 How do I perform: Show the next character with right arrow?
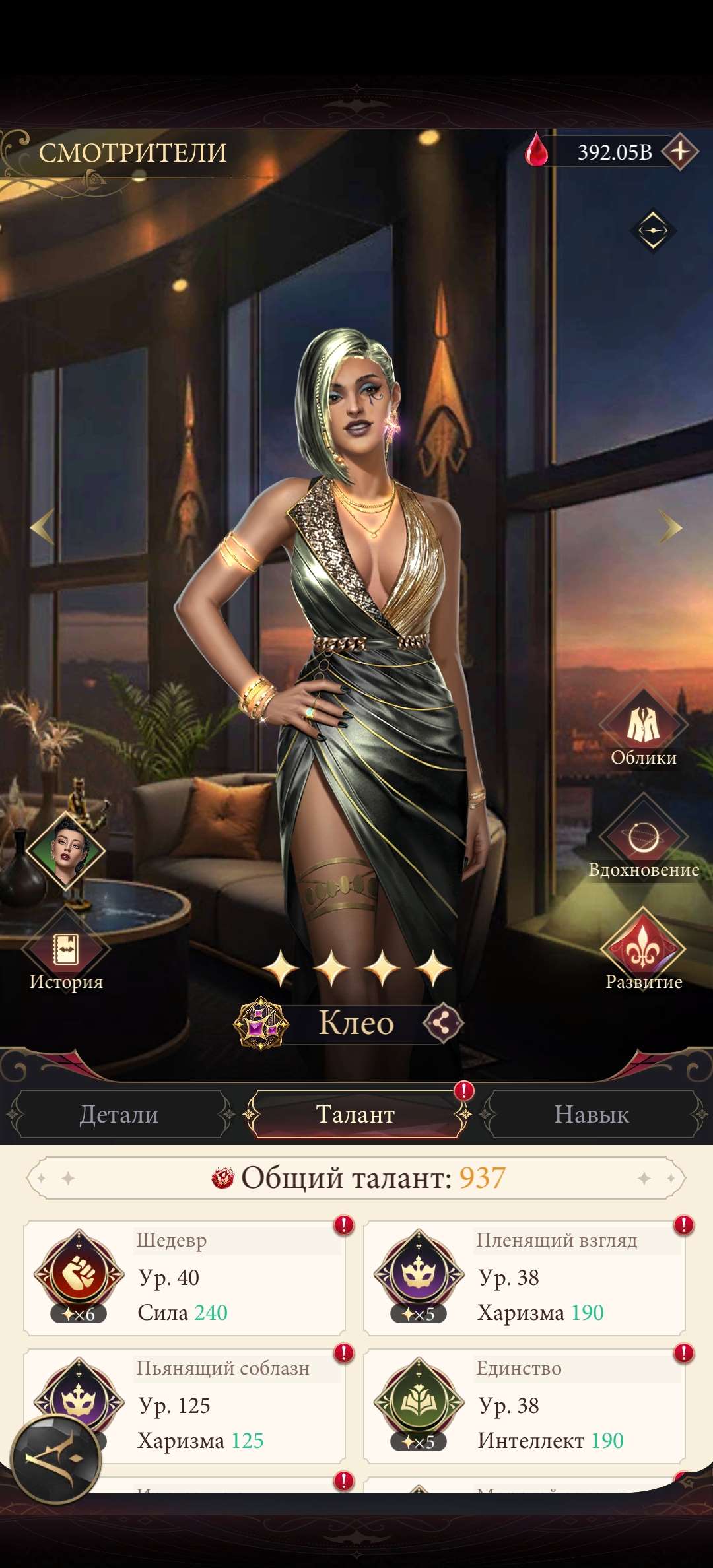[670, 527]
